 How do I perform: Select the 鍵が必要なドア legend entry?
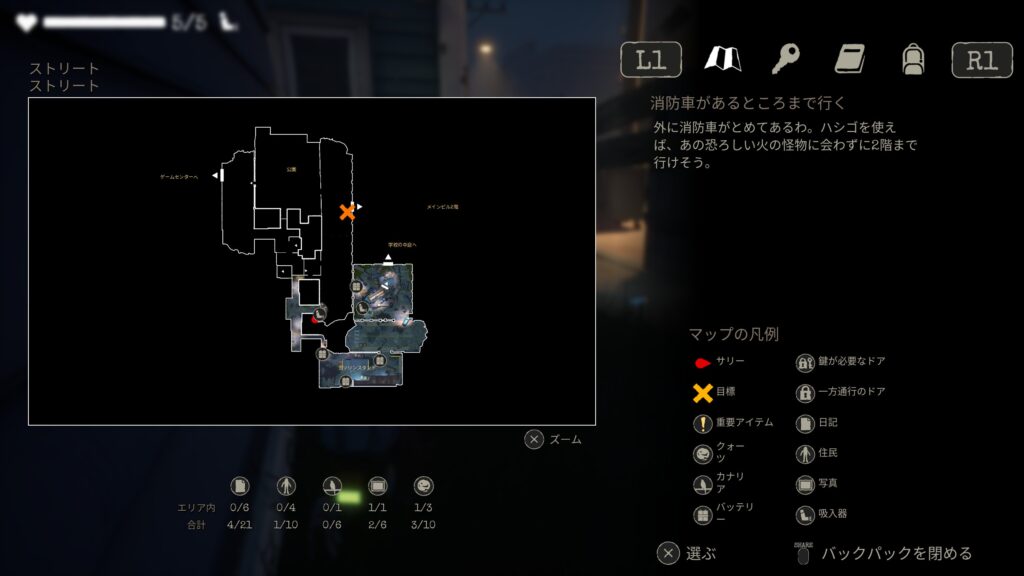pos(840,362)
